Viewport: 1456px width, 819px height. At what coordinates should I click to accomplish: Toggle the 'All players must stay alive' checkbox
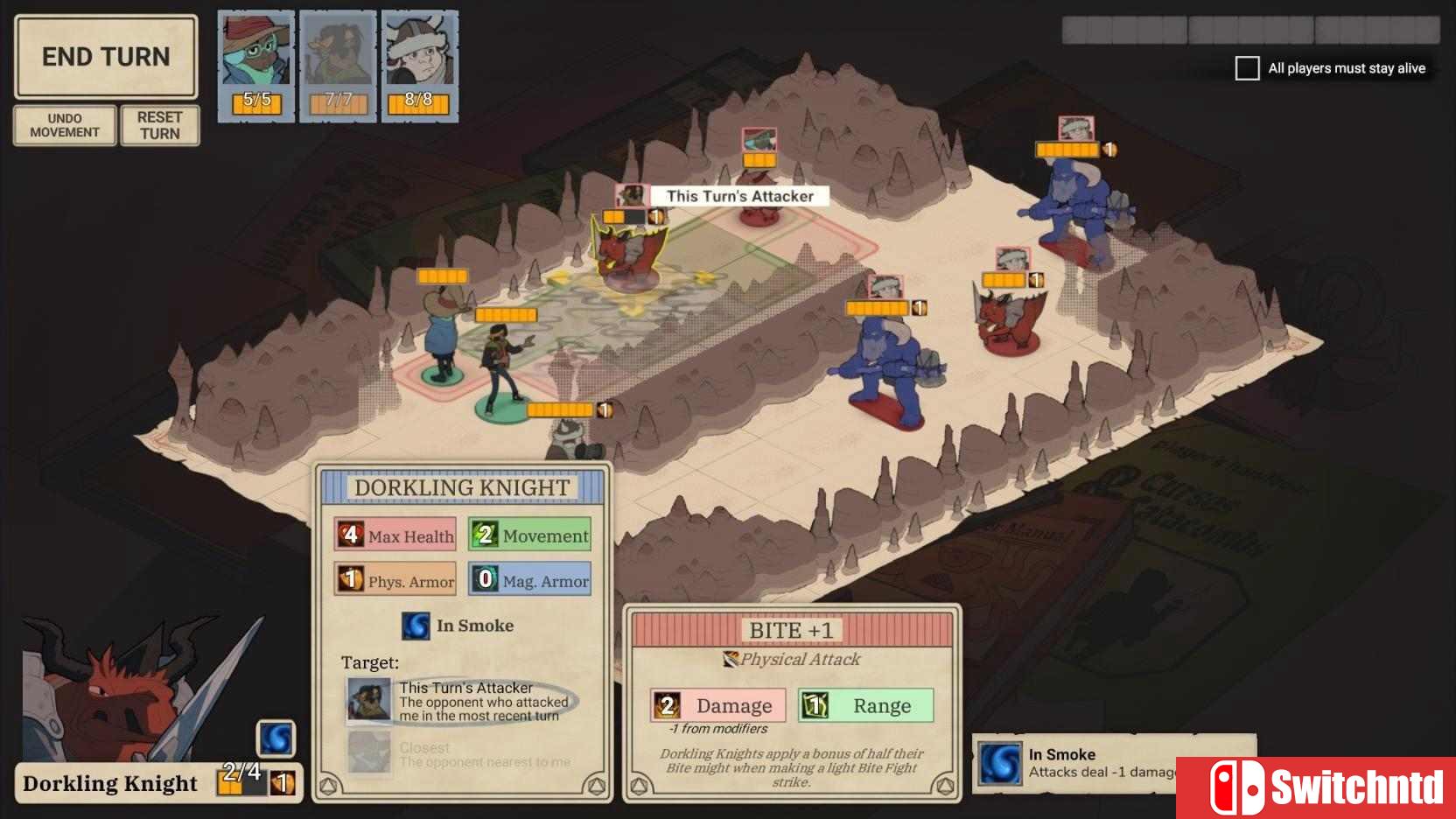[x=1247, y=68]
